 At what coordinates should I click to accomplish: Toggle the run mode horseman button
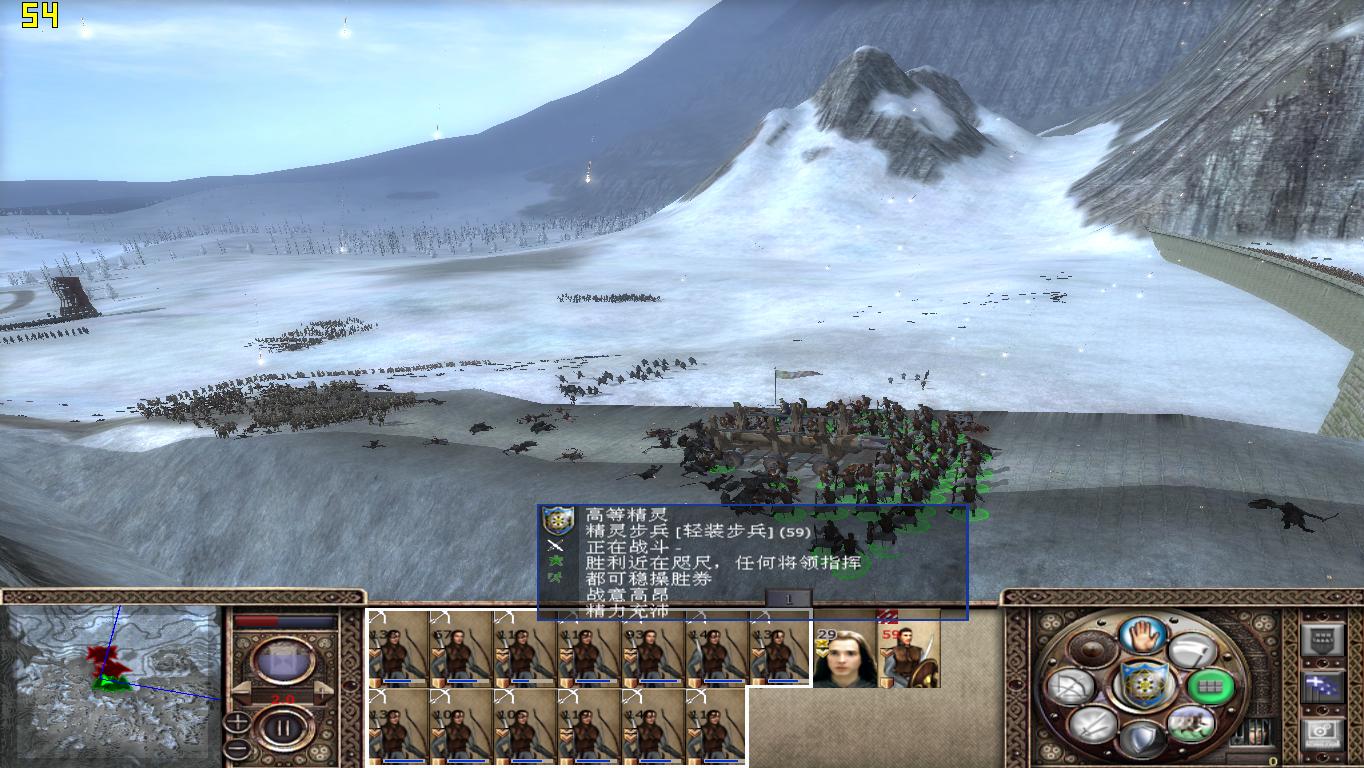click(1190, 723)
